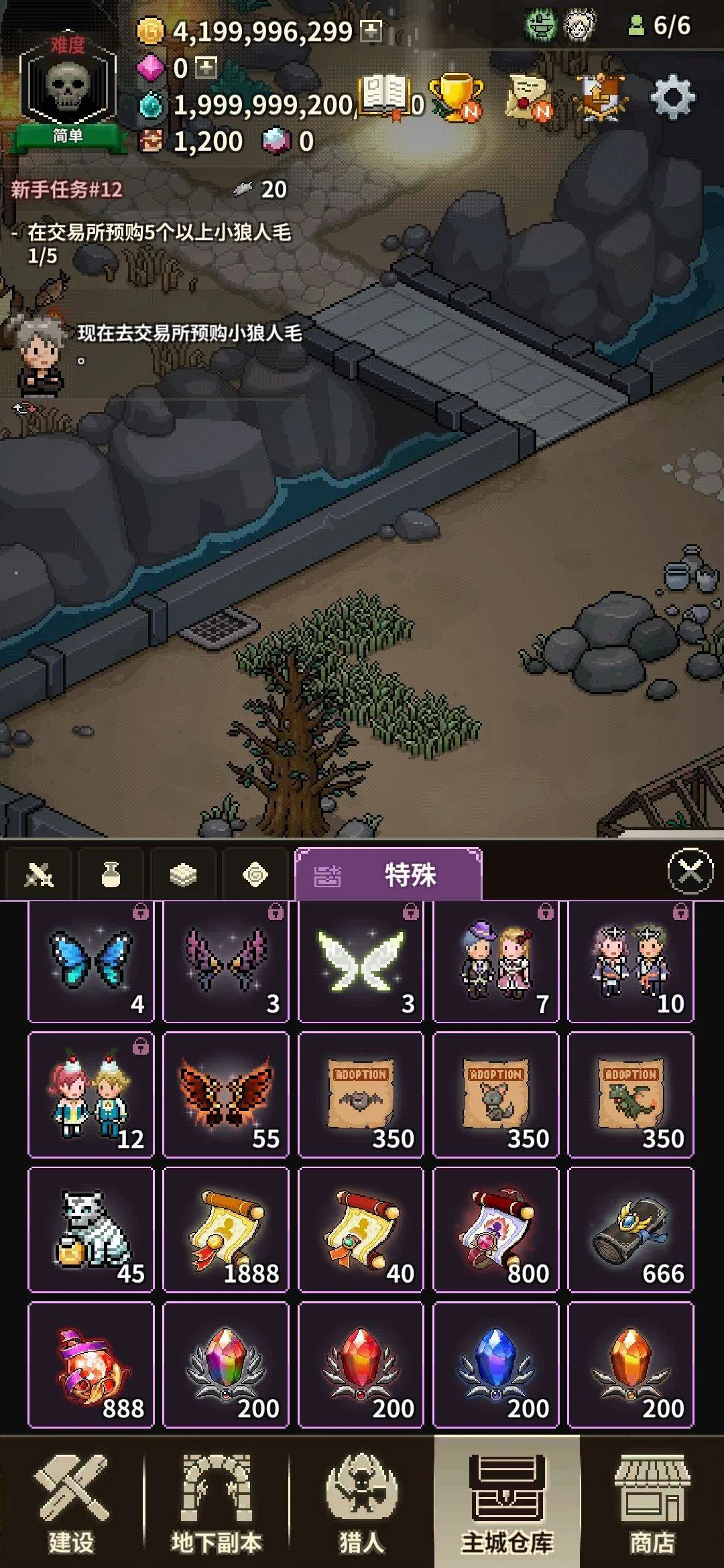Select the blue butterfly wings item
Image resolution: width=724 pixels, height=1568 pixels.
(x=91, y=961)
